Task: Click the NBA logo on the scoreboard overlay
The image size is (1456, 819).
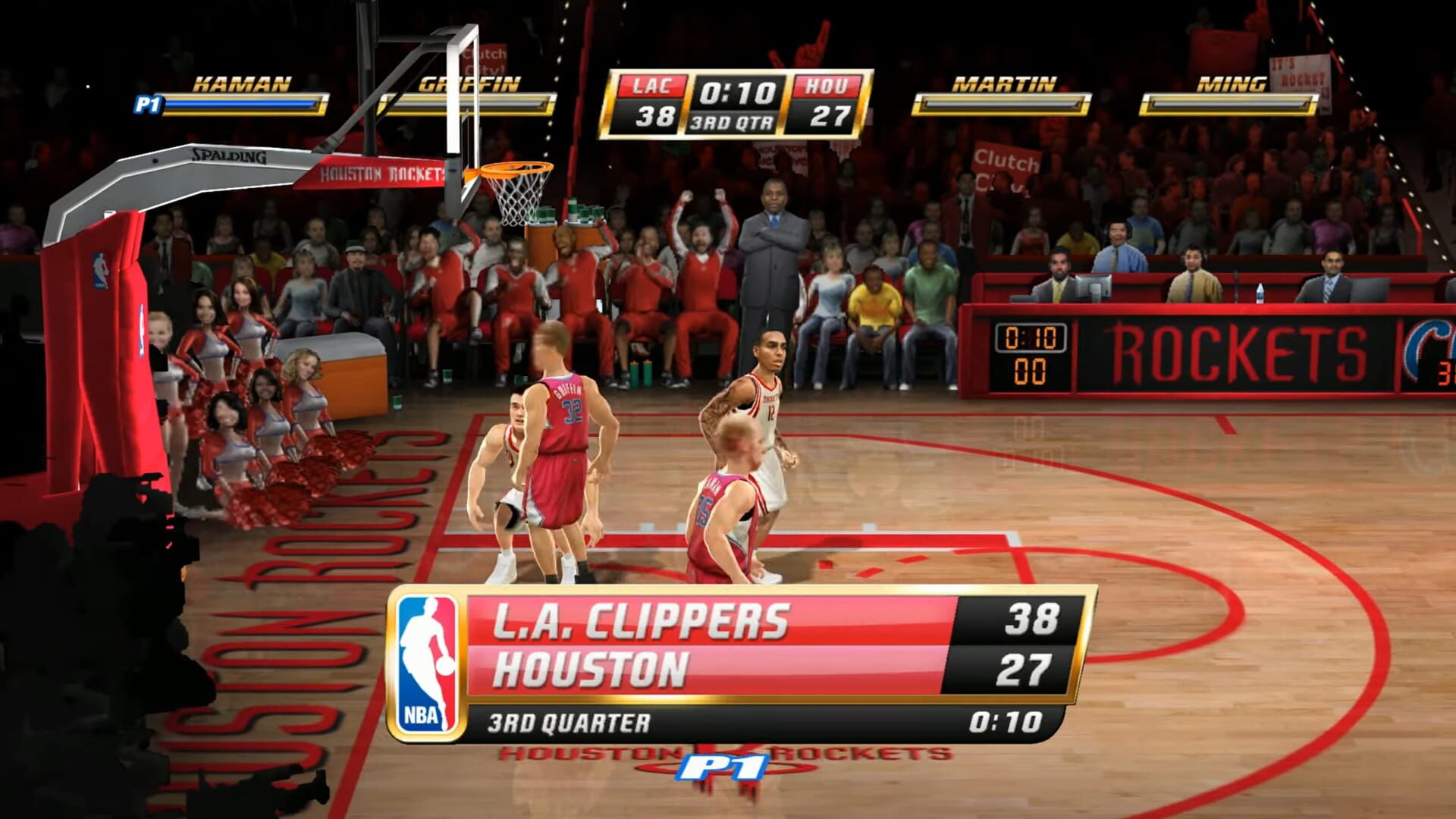Action: (x=428, y=656)
